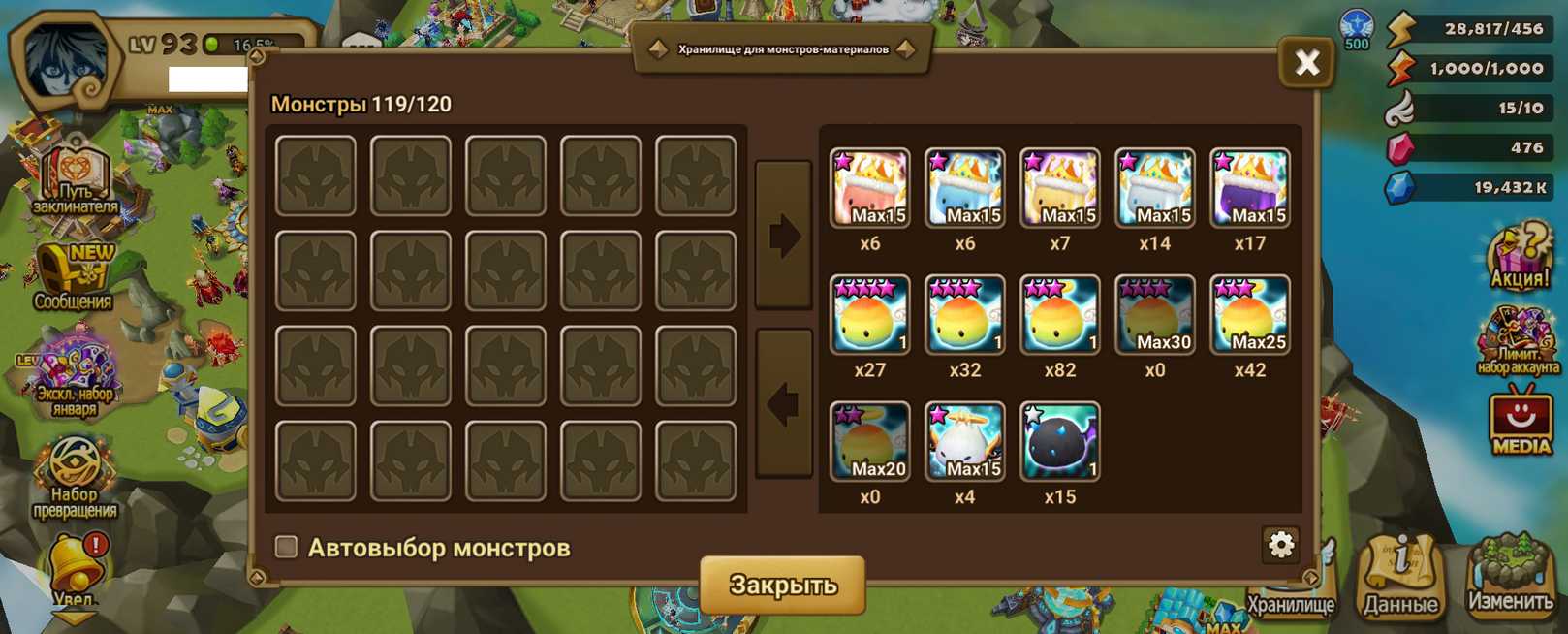Pick the white Angelmon with x4 count

(964, 442)
